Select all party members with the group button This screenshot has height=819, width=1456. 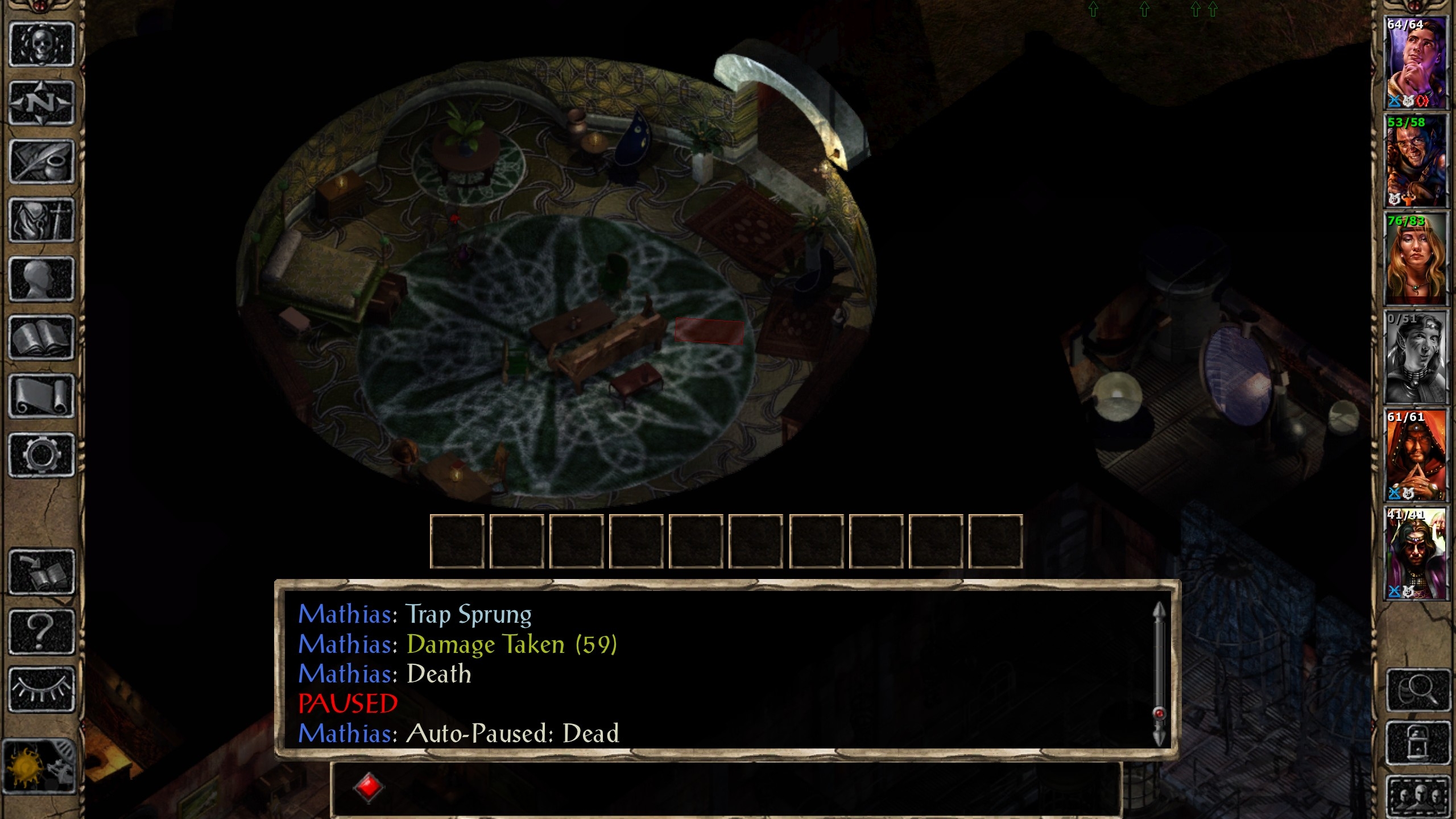[x=1418, y=795]
